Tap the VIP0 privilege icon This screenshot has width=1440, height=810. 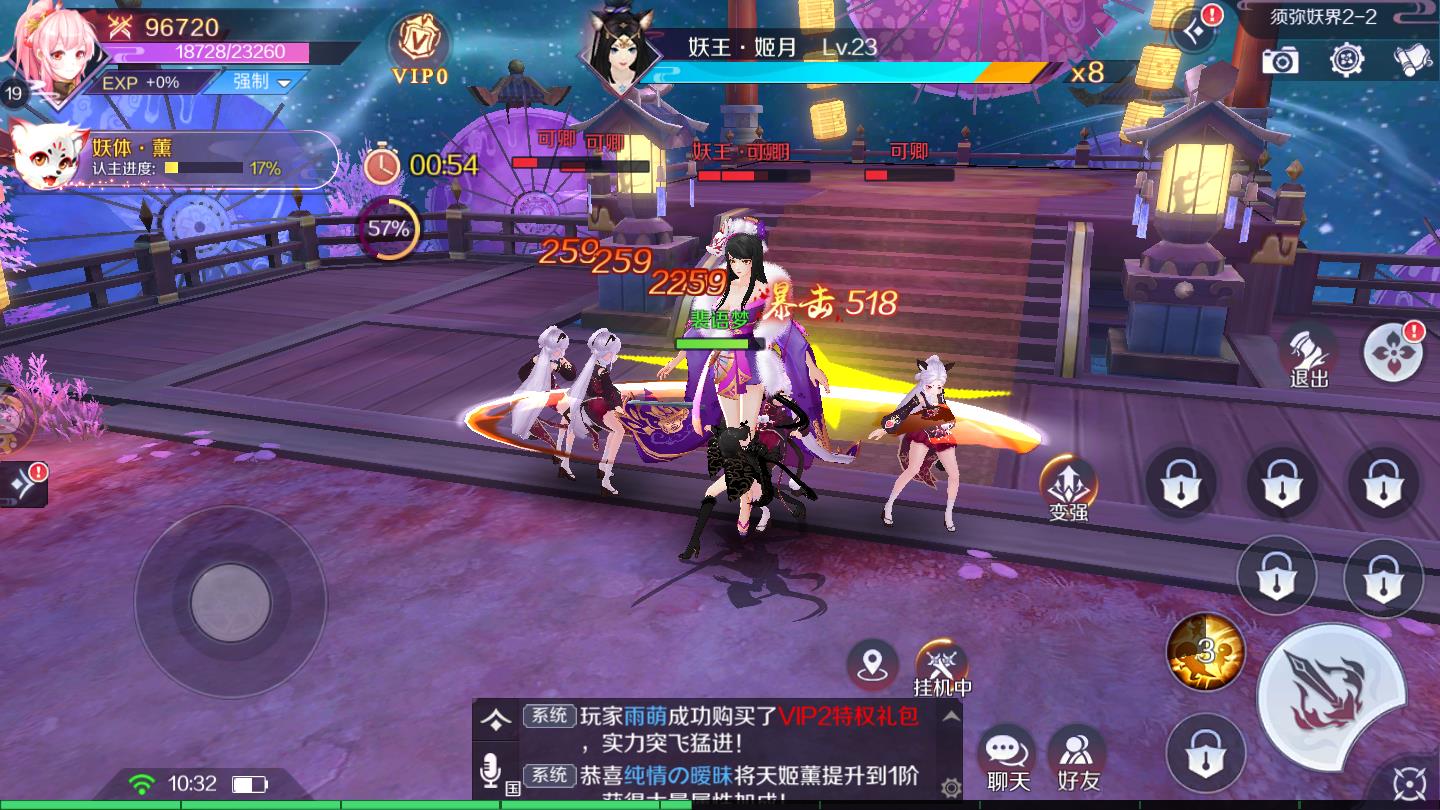coord(418,45)
